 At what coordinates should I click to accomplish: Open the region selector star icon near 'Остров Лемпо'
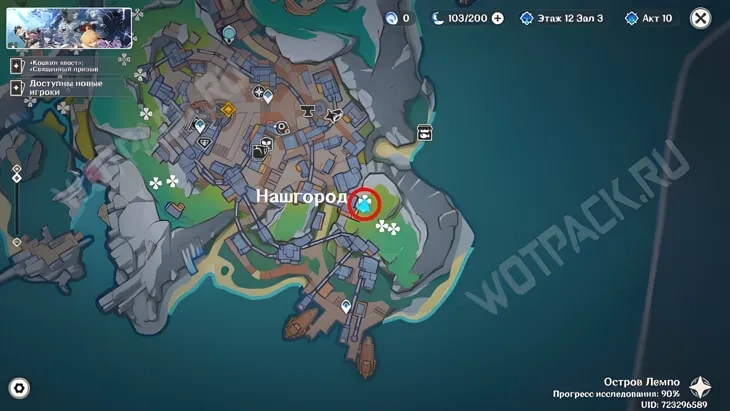(x=701, y=388)
